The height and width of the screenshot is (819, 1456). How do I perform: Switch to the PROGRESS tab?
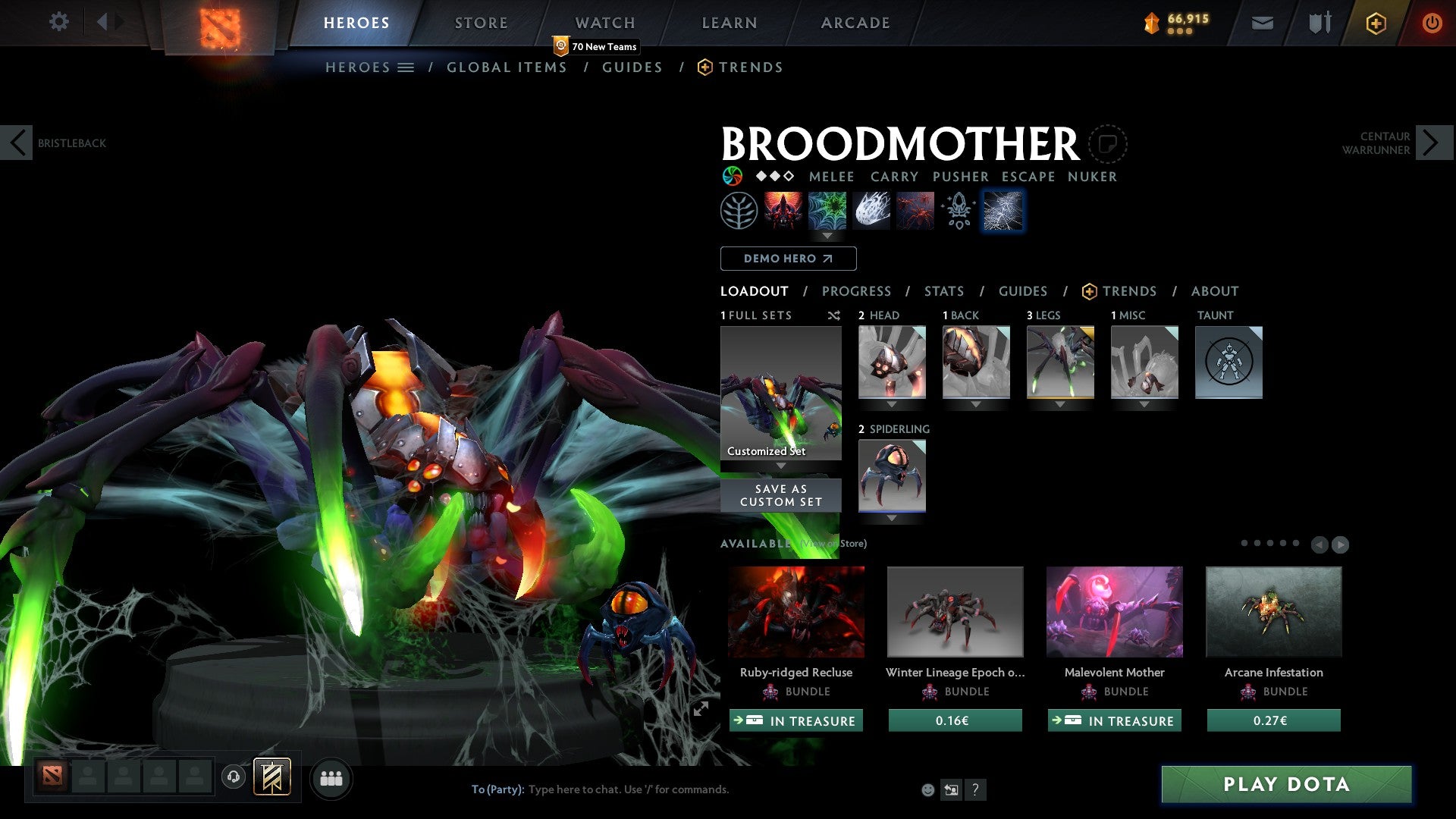pos(857,291)
